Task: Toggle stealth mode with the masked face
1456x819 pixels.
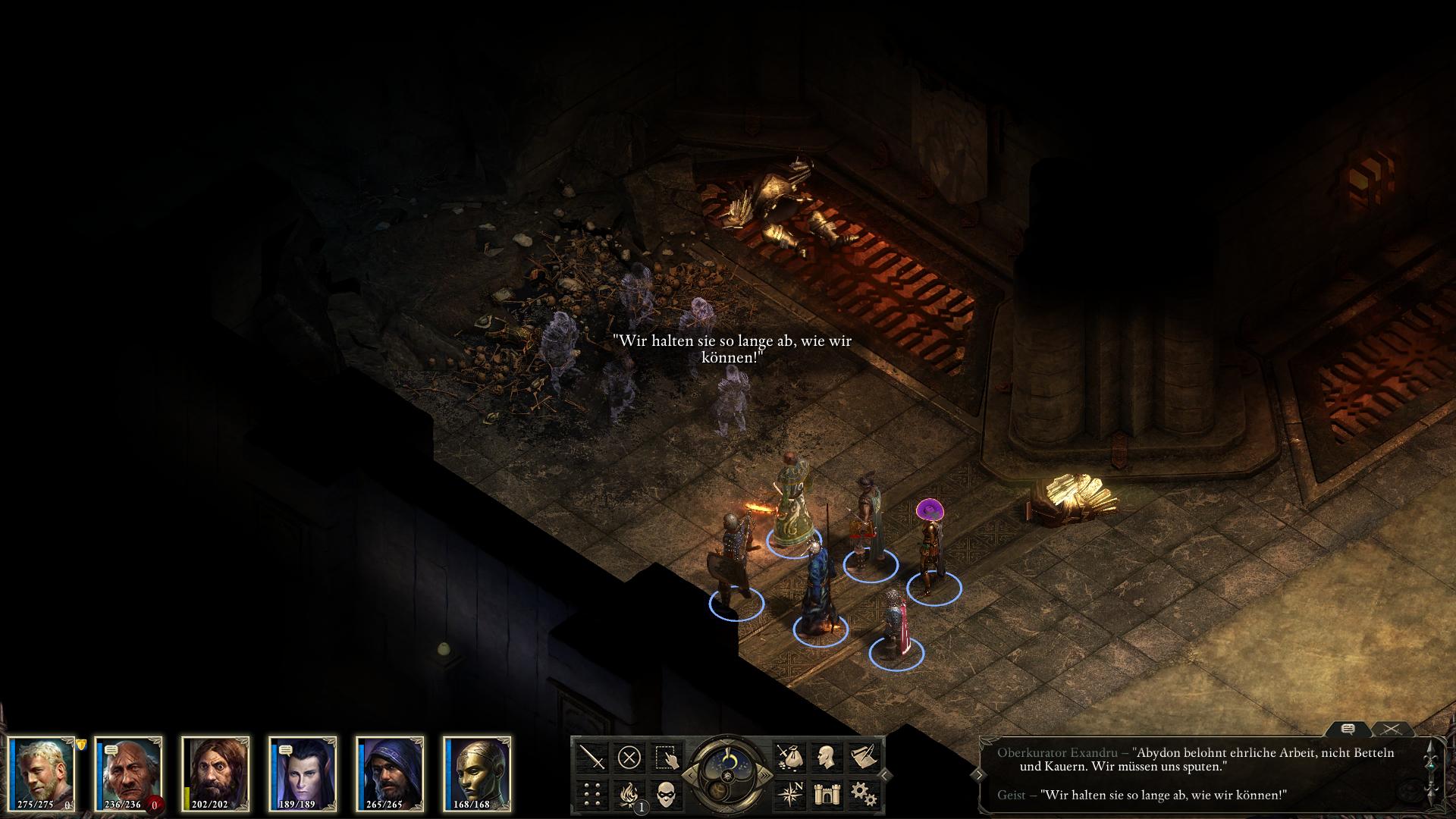Action: pyautogui.click(x=666, y=794)
